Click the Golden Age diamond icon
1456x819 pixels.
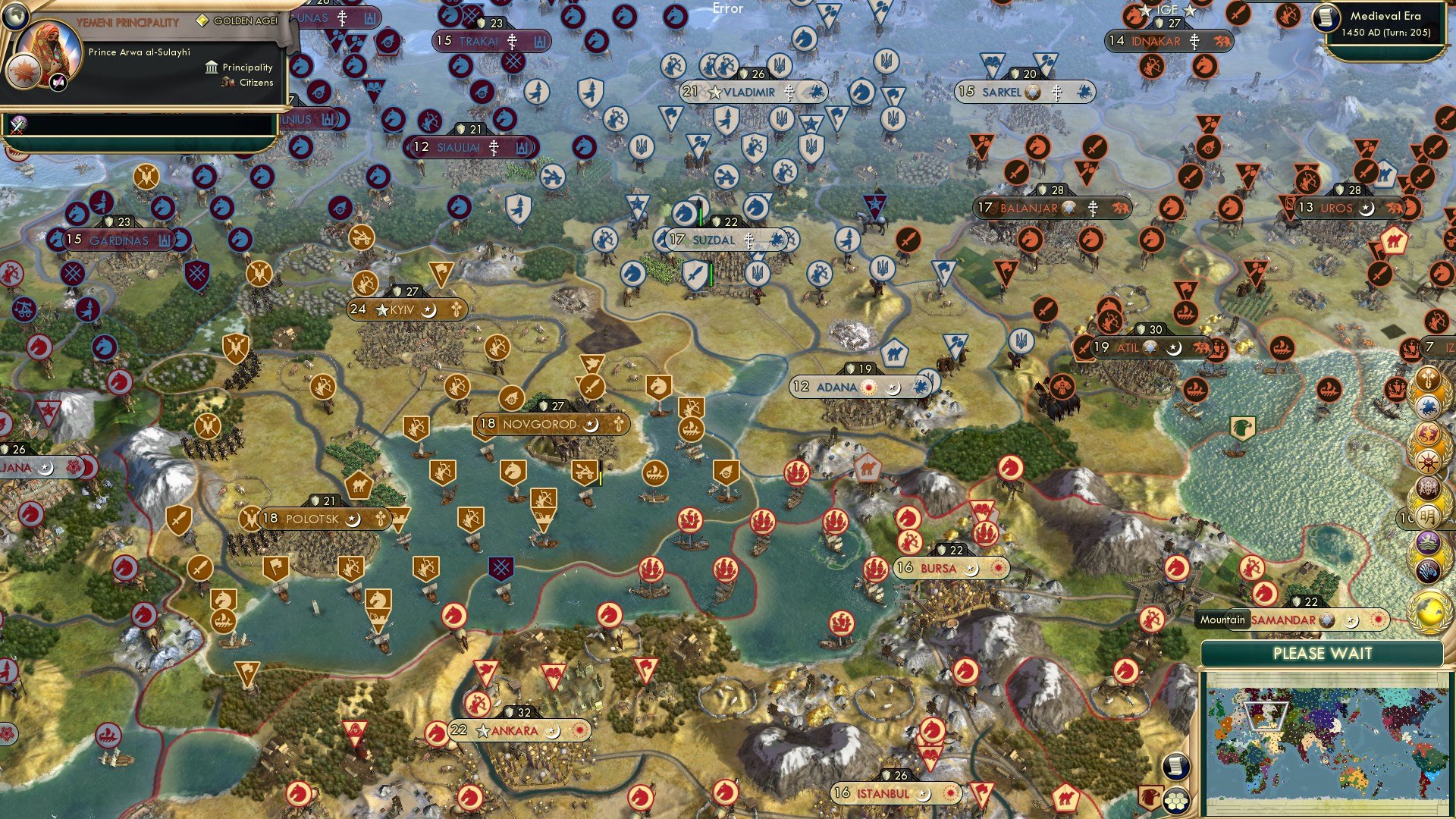(x=202, y=20)
